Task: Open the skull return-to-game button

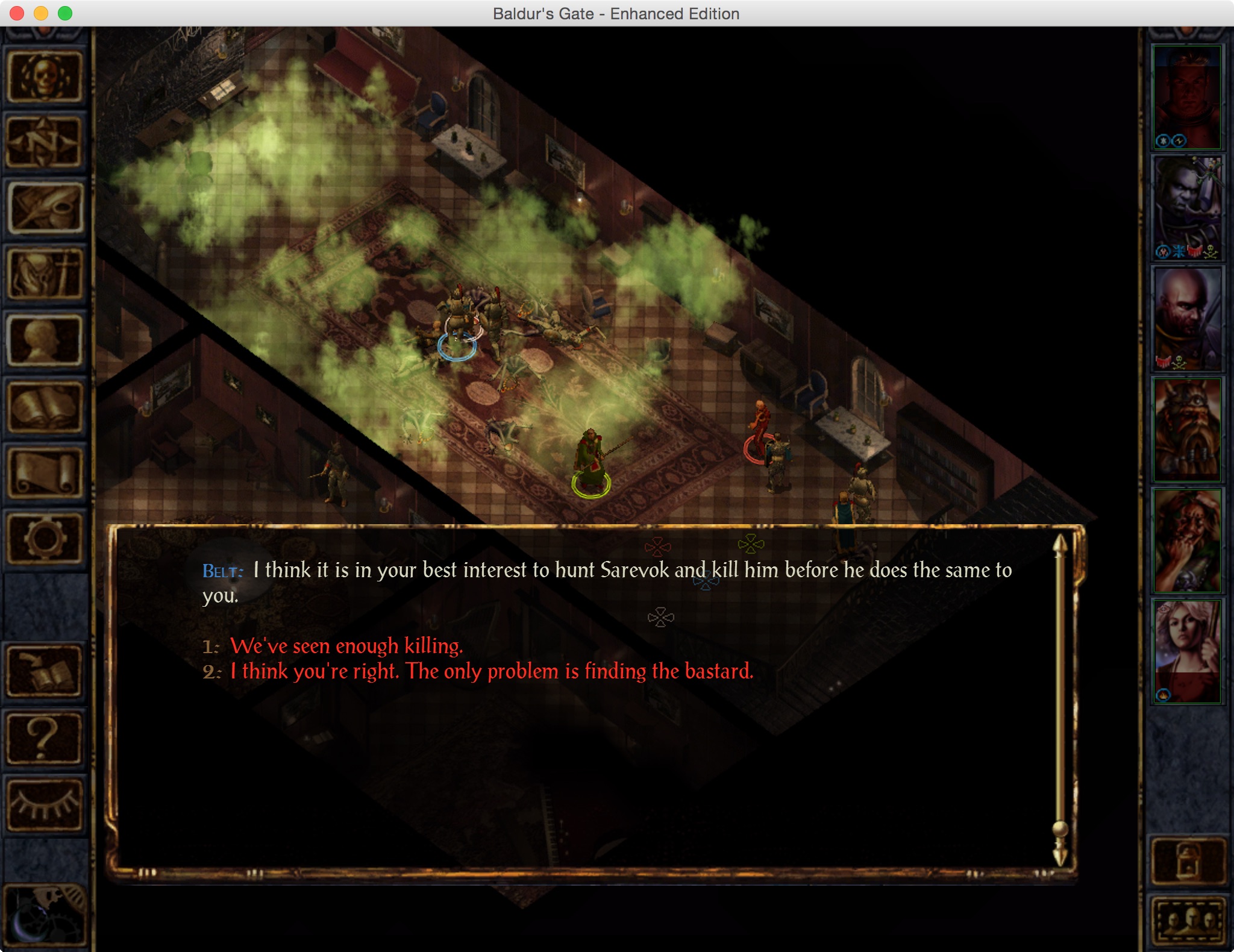Action: coord(45,77)
